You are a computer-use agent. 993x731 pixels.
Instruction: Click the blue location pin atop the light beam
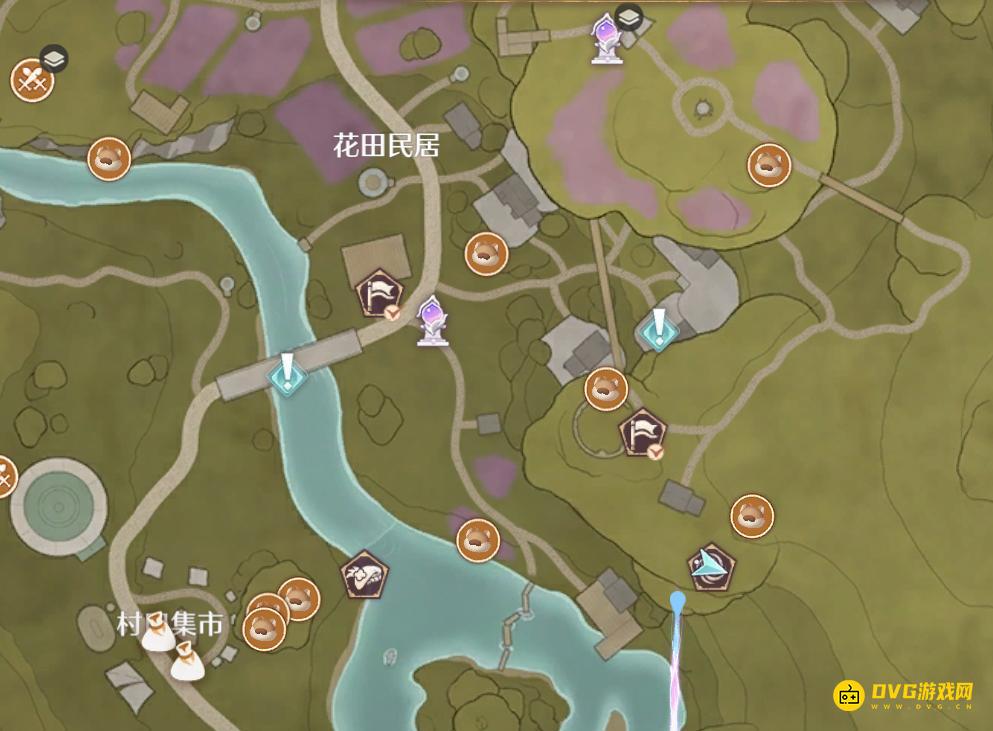[678, 600]
